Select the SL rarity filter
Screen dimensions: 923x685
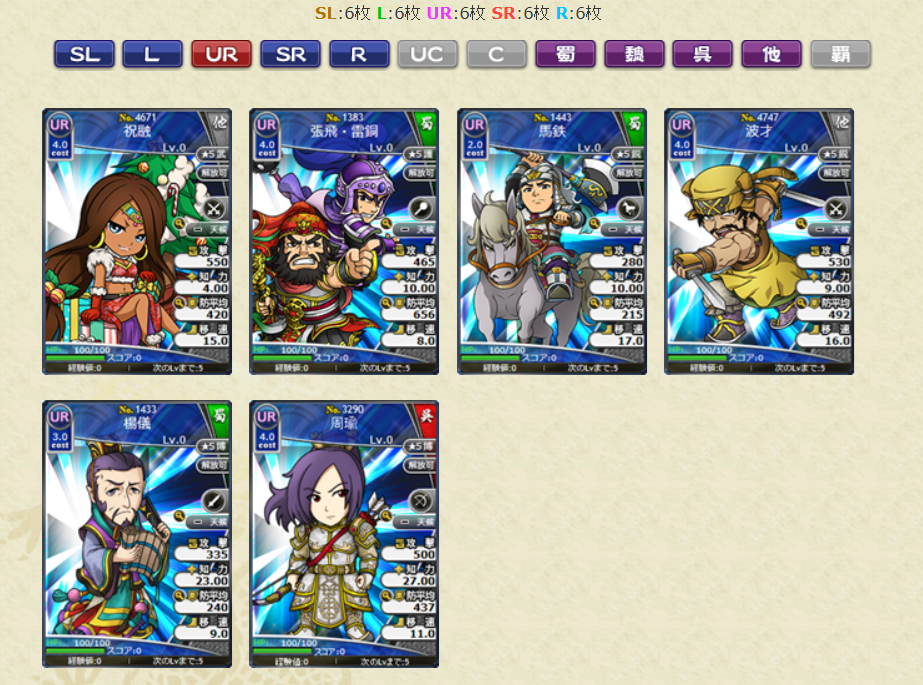click(84, 54)
